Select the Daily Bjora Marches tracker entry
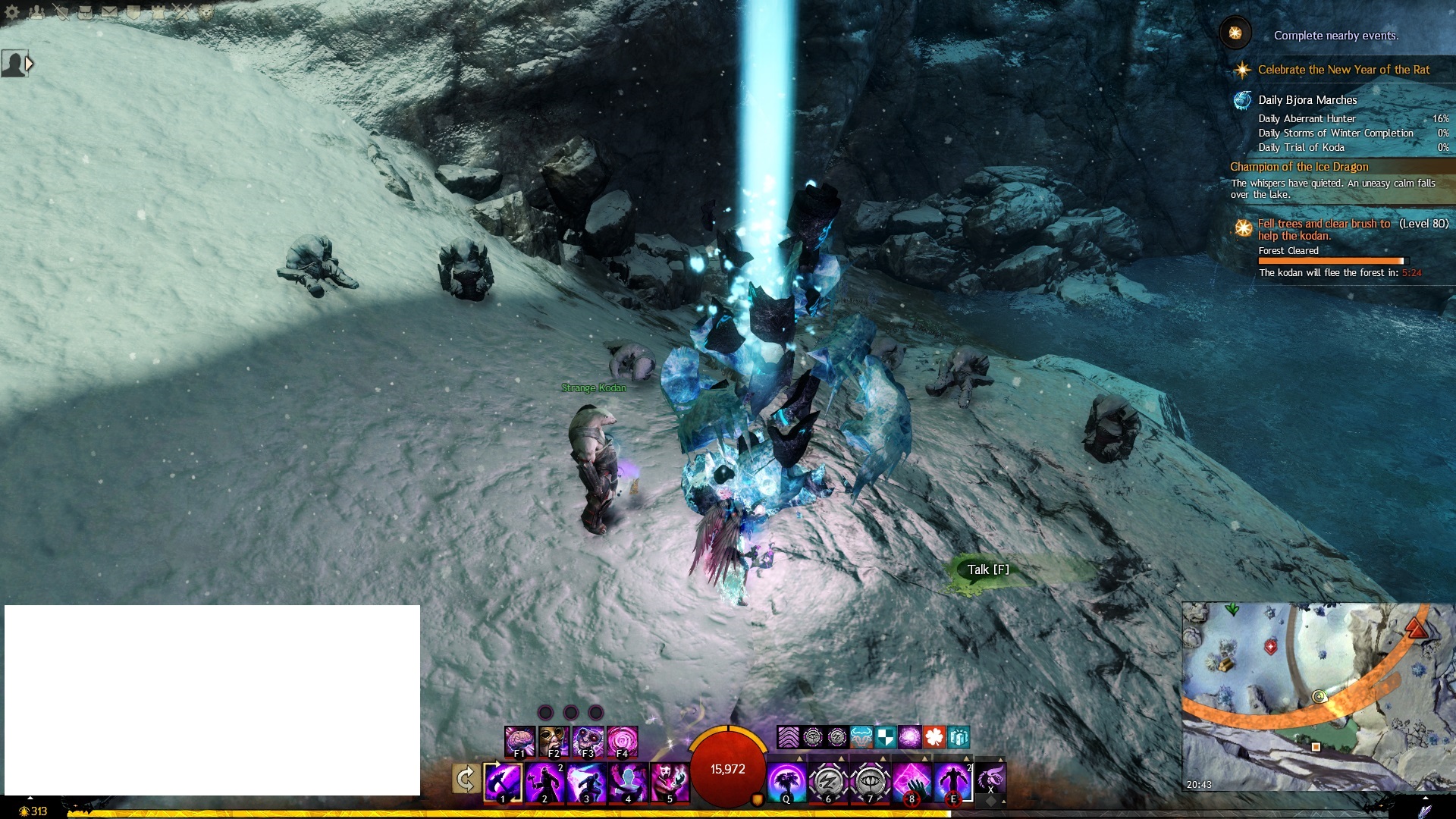The height and width of the screenshot is (819, 1456). click(1307, 100)
